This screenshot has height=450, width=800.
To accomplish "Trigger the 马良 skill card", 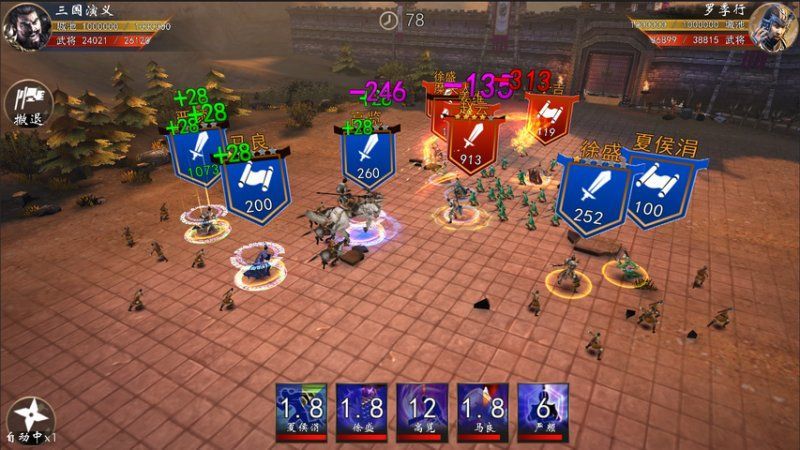I will (x=483, y=410).
